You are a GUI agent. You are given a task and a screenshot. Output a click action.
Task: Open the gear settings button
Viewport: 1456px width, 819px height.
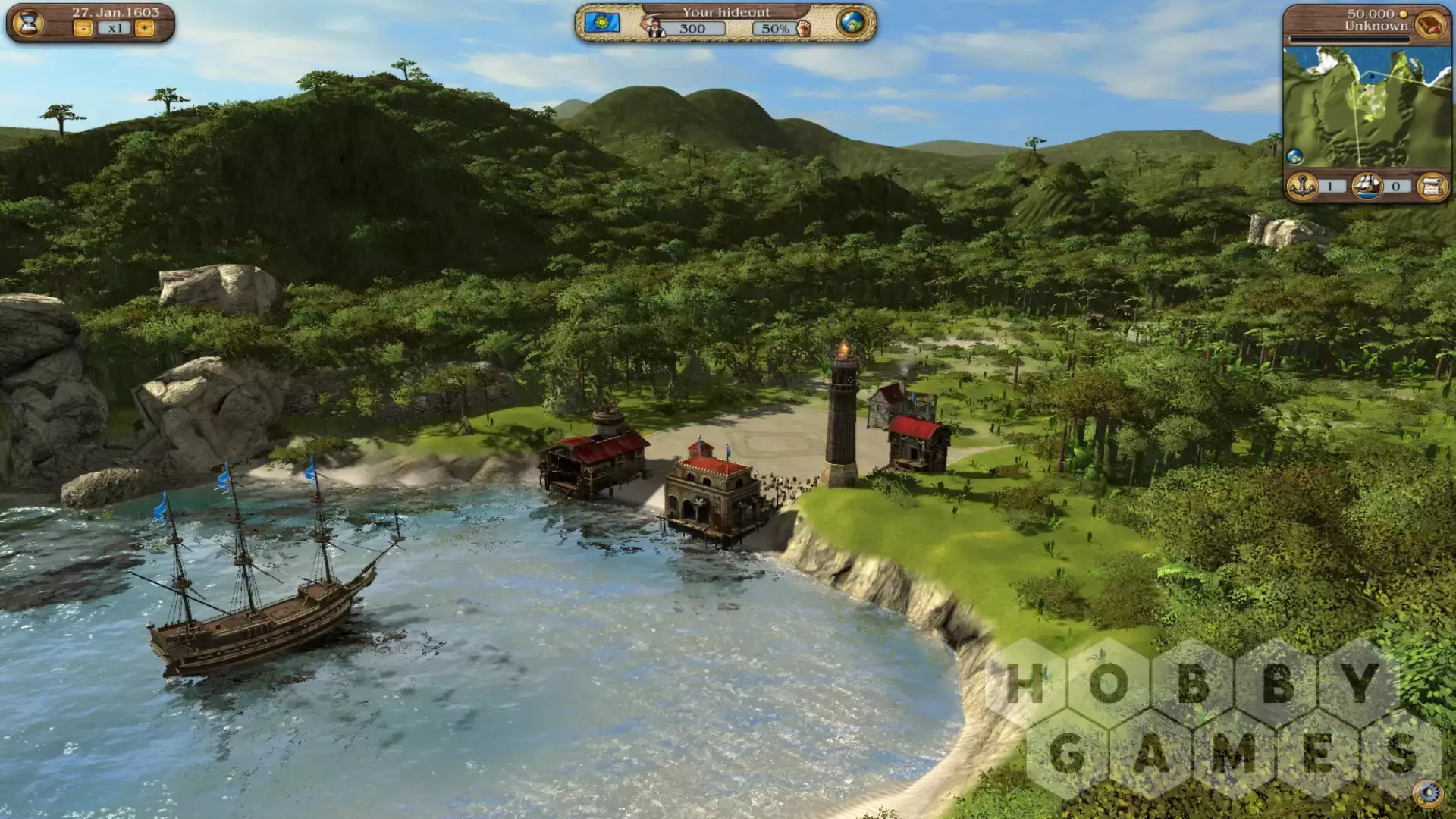(x=1429, y=794)
